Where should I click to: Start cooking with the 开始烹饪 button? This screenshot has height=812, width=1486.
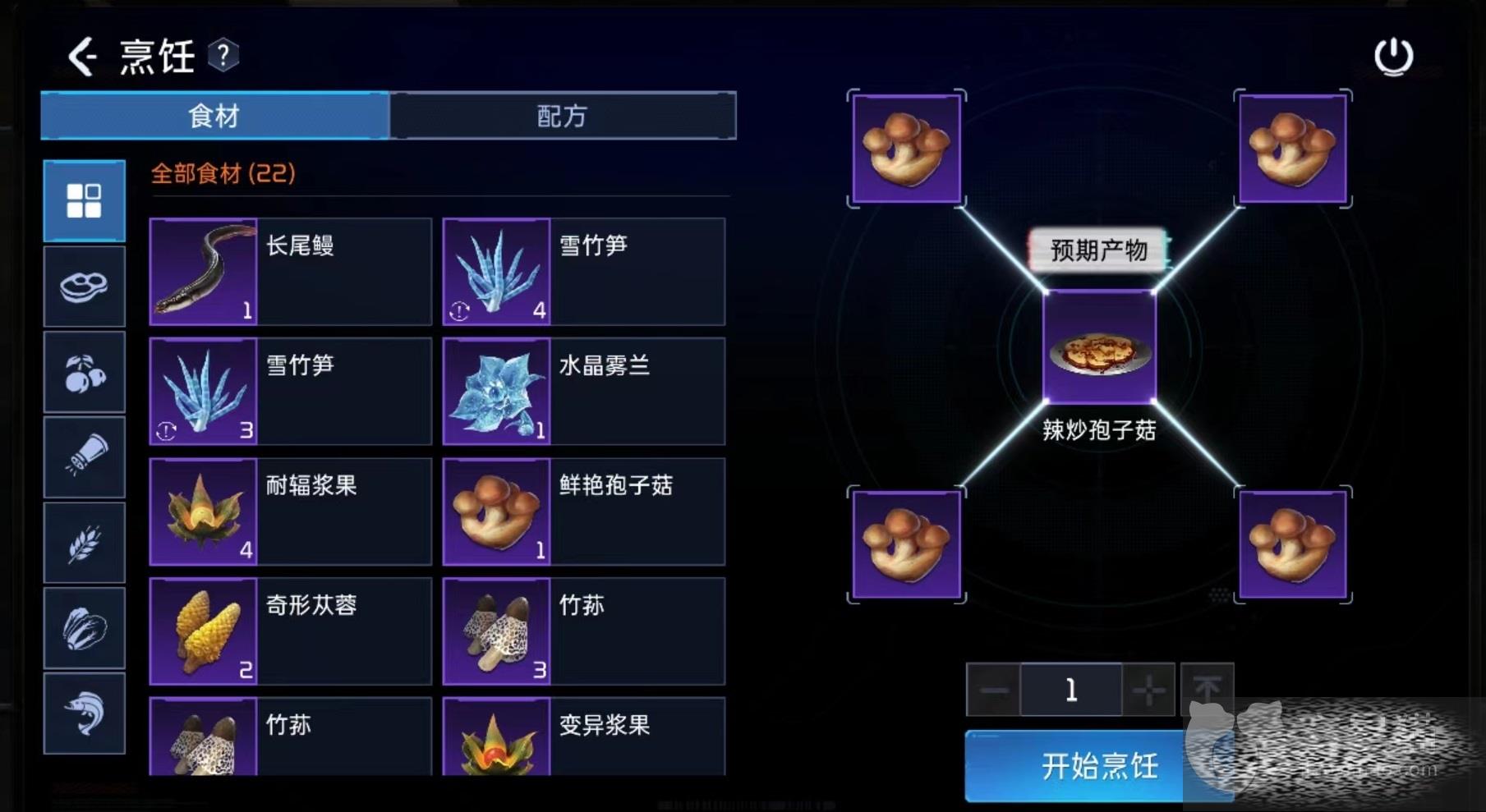(x=1098, y=766)
